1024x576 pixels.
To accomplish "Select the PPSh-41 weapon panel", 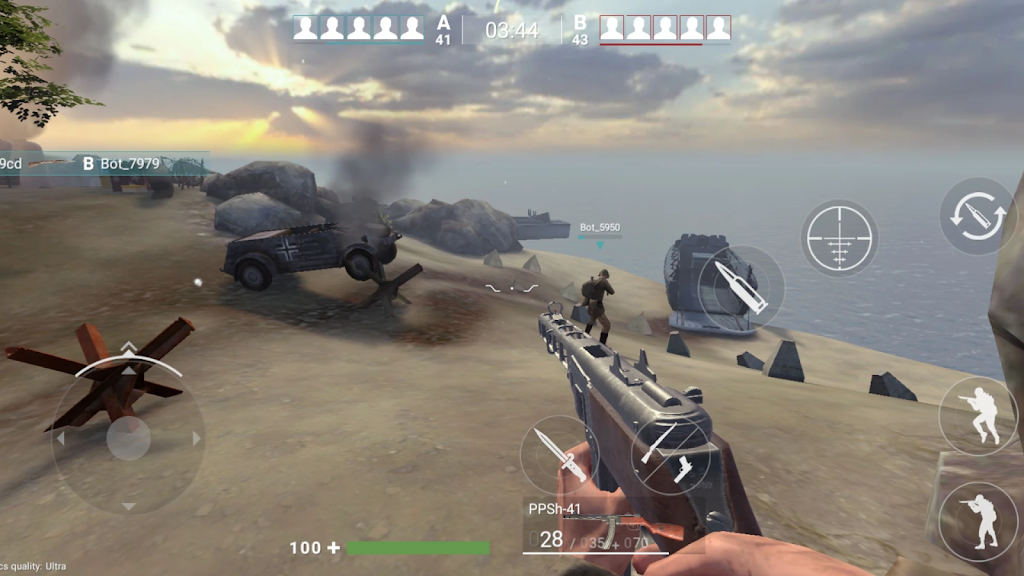I will click(596, 527).
